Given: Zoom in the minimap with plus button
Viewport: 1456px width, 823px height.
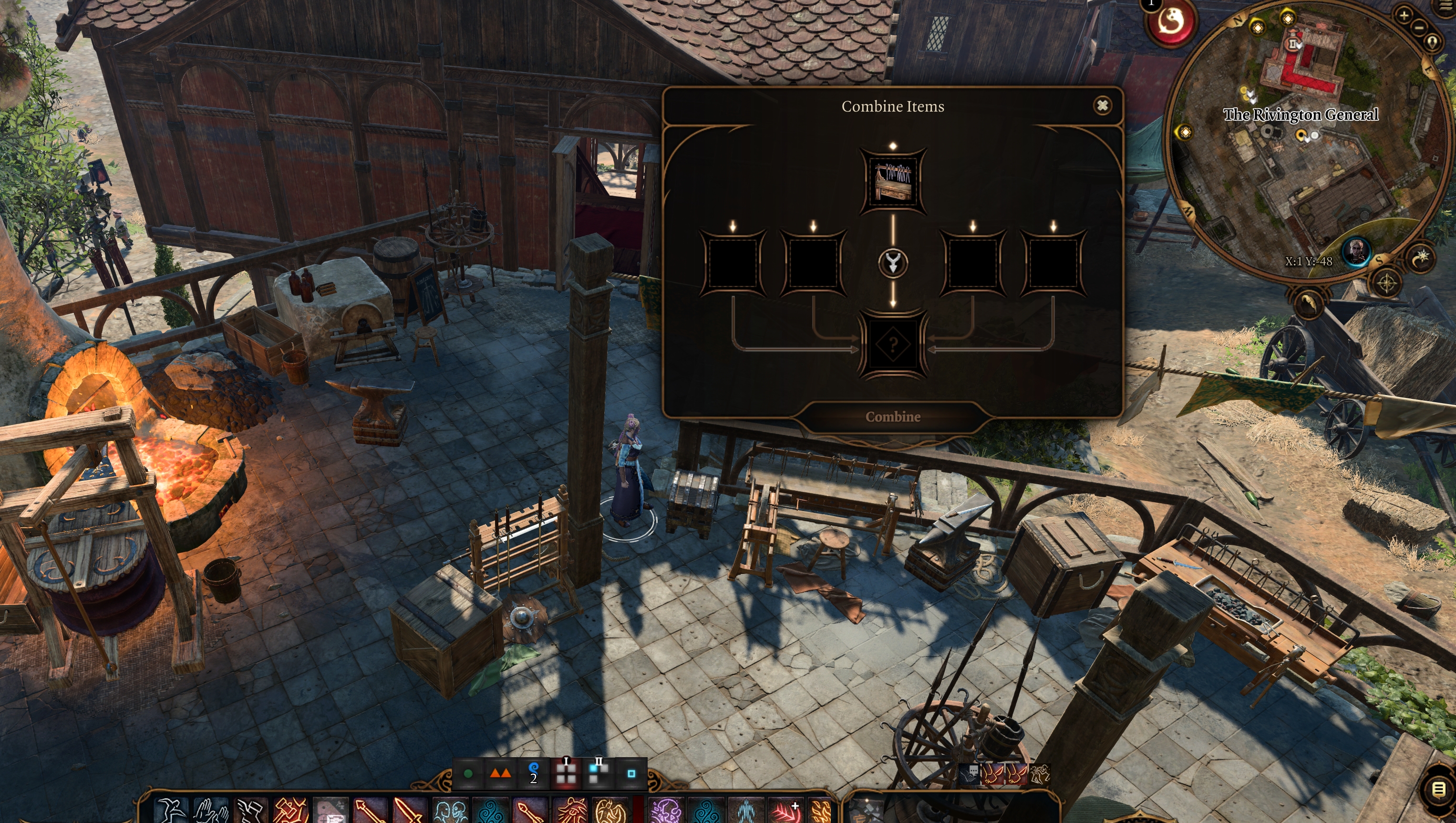Looking at the screenshot, I should pyautogui.click(x=1404, y=15).
